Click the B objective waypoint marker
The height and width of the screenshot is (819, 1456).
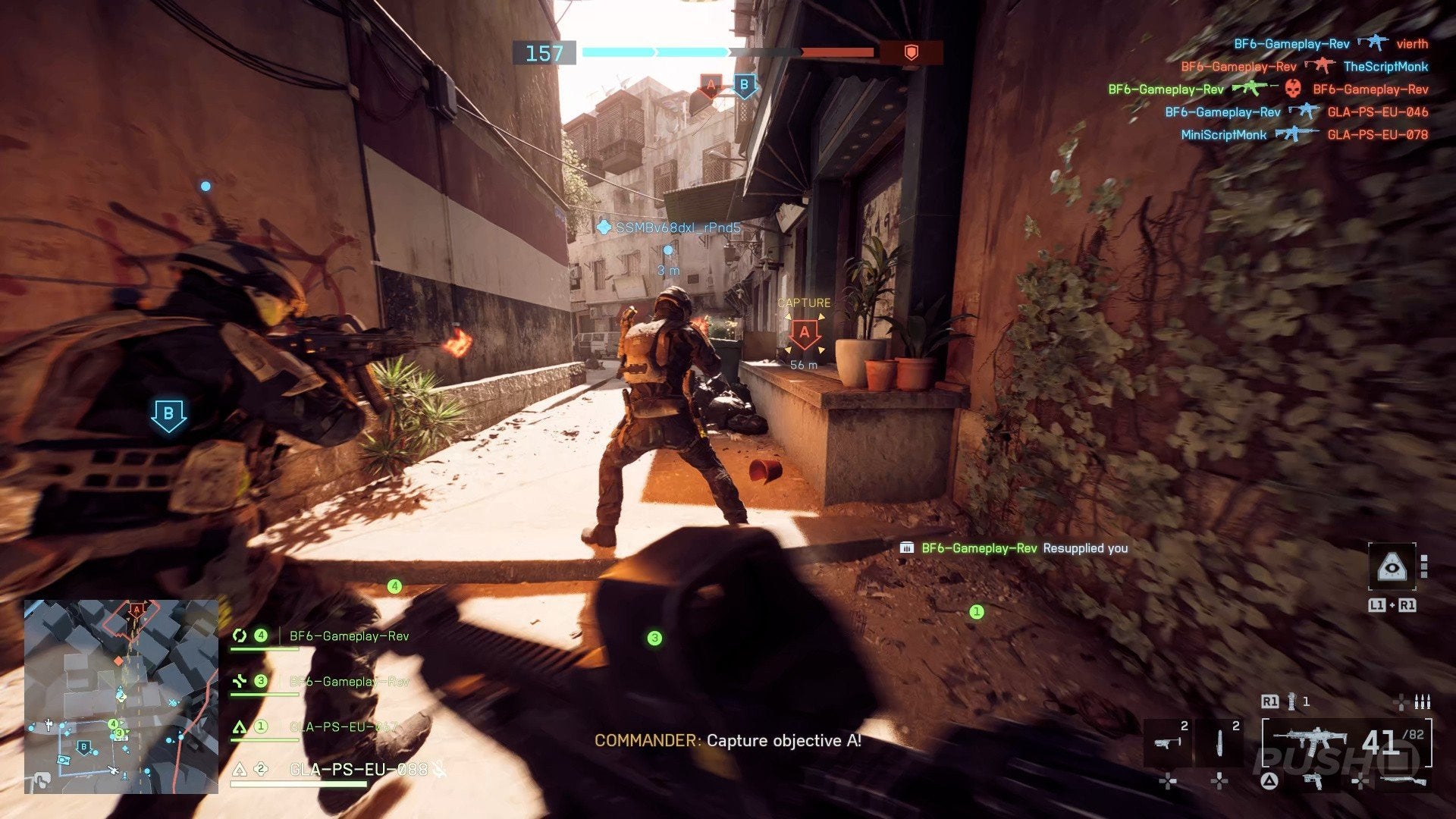168,415
